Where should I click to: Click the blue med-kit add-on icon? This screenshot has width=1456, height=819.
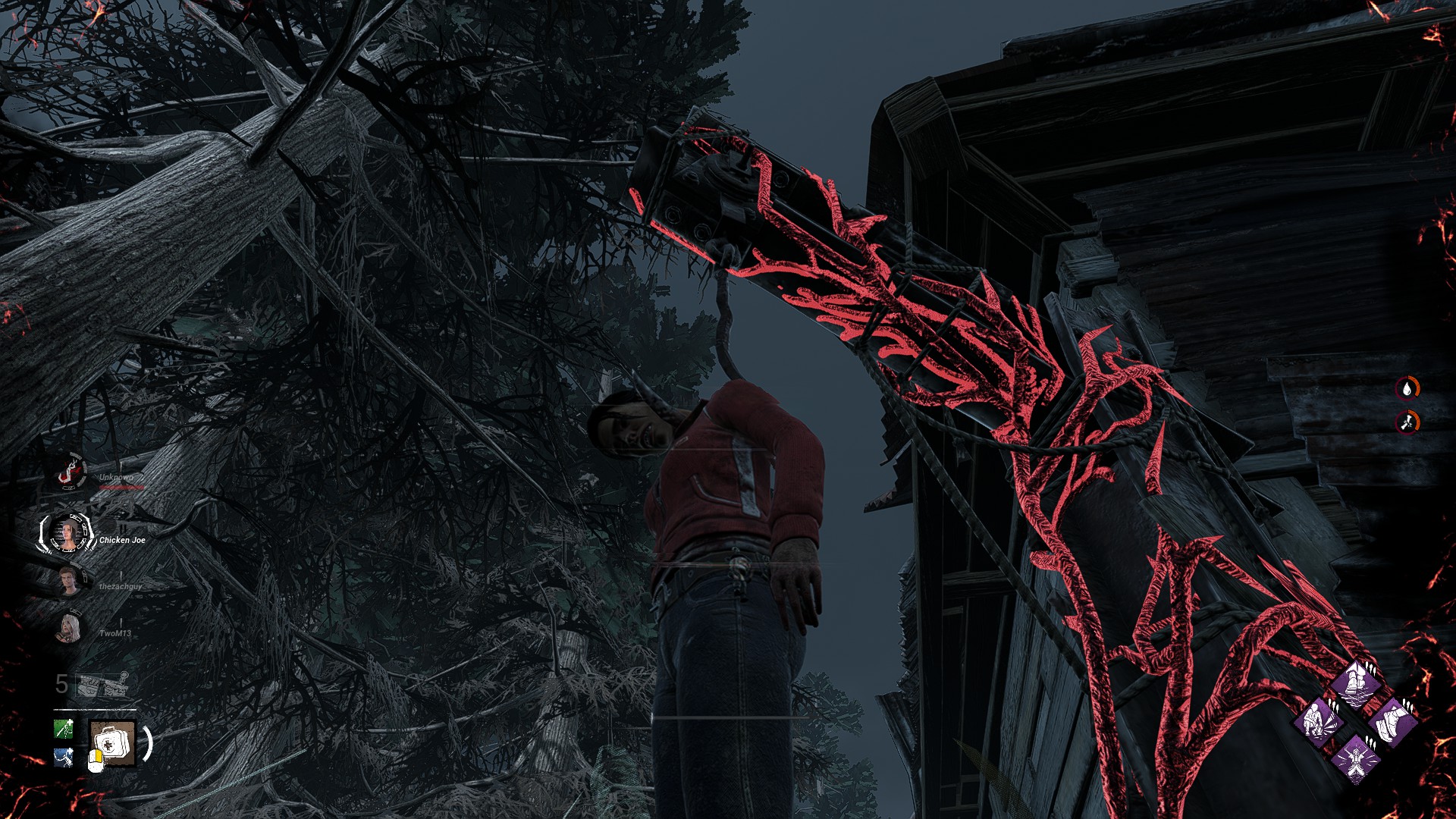coord(64,757)
